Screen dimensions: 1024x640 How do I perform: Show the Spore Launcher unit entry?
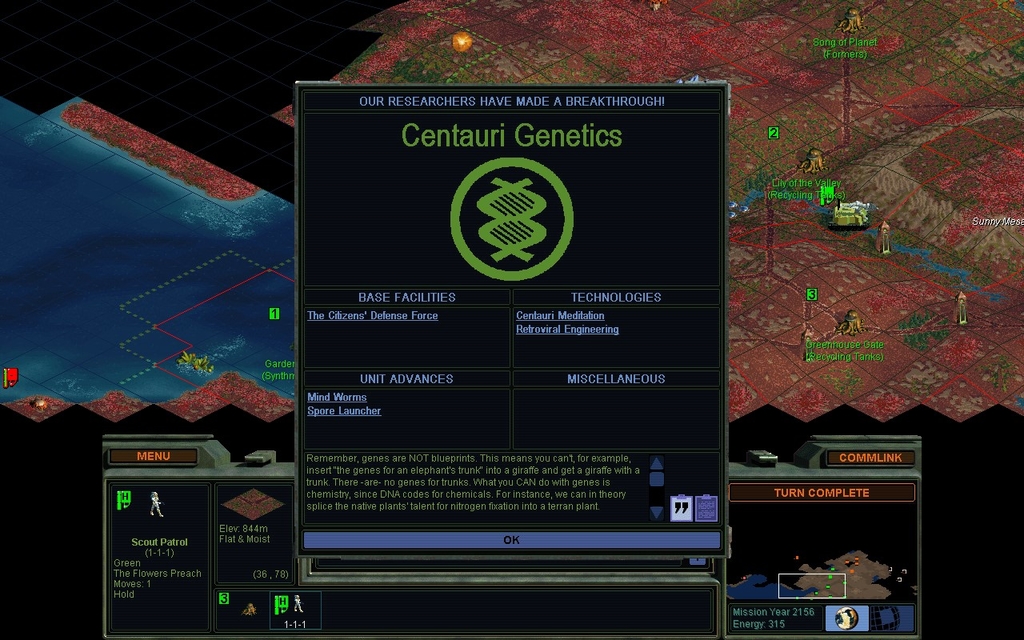(x=344, y=412)
